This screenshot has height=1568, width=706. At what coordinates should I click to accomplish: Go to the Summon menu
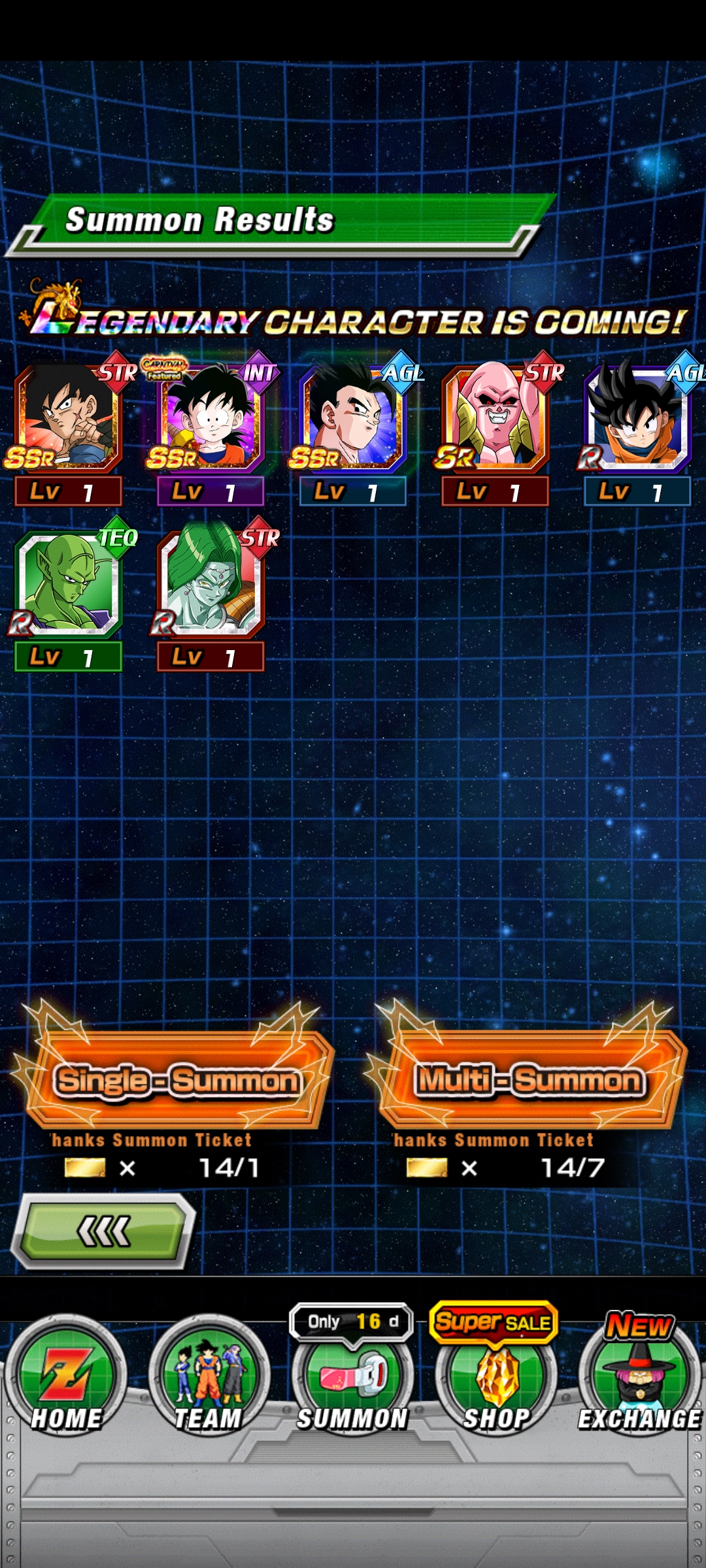(x=353, y=1379)
